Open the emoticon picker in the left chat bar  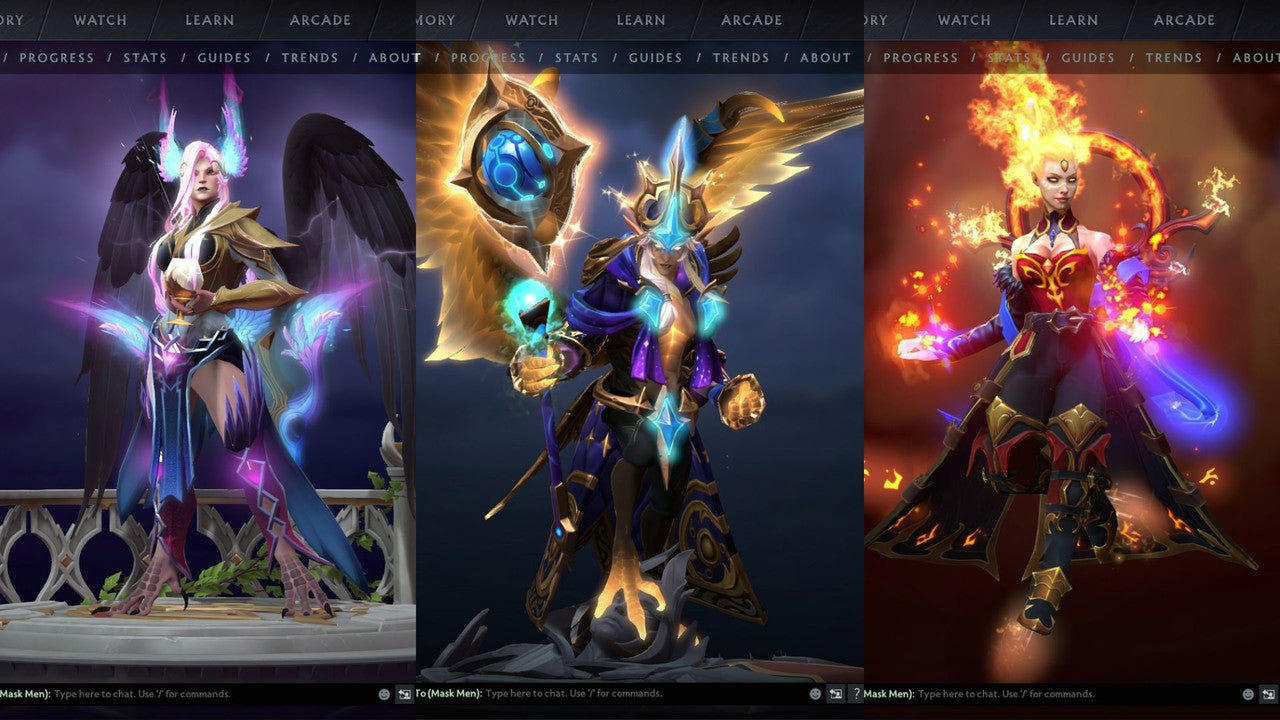click(x=384, y=693)
